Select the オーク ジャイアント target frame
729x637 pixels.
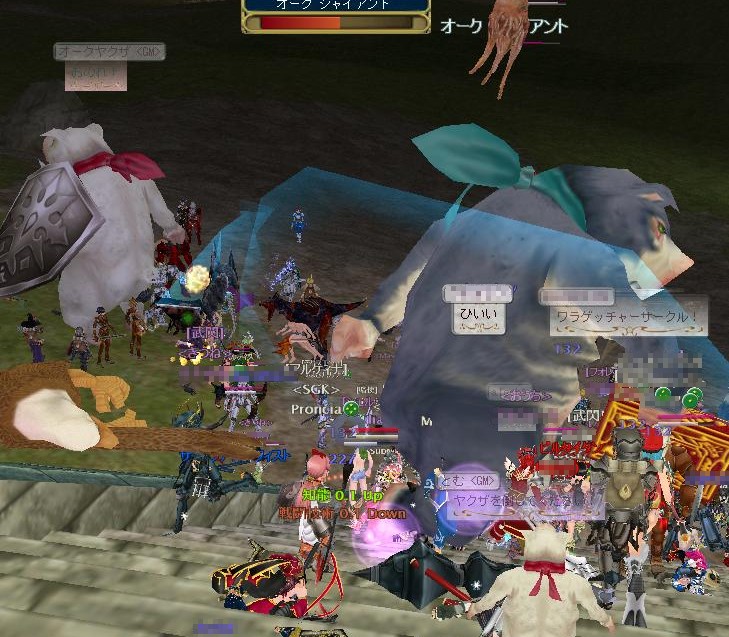[x=336, y=14]
